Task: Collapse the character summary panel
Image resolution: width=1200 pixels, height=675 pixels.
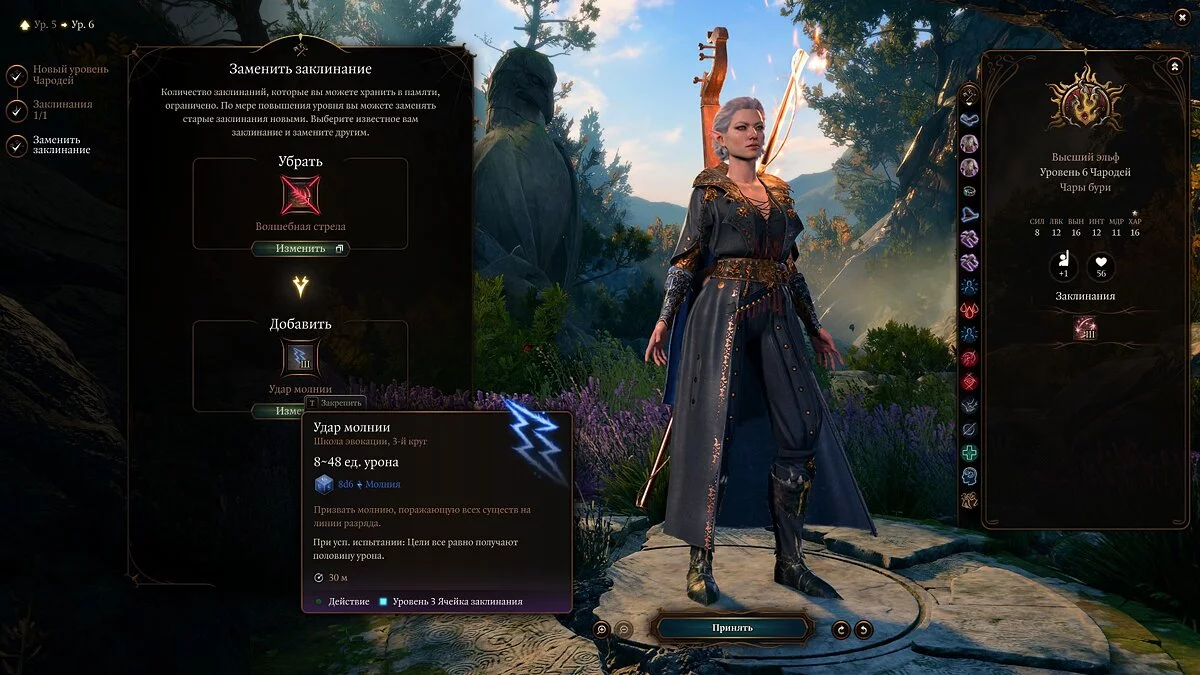Action: (x=1174, y=66)
